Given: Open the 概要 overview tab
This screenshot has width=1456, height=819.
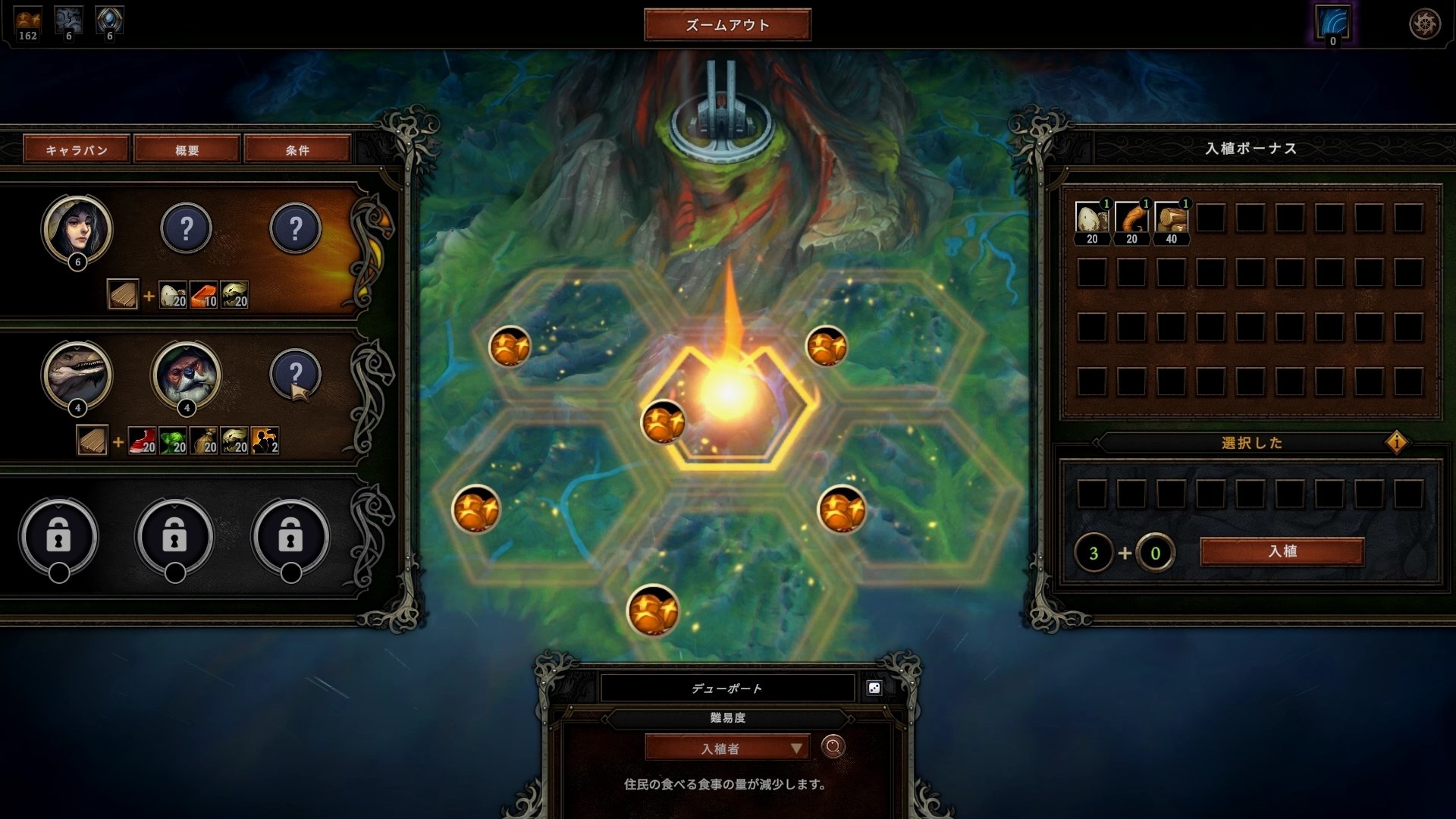Looking at the screenshot, I should tap(187, 149).
